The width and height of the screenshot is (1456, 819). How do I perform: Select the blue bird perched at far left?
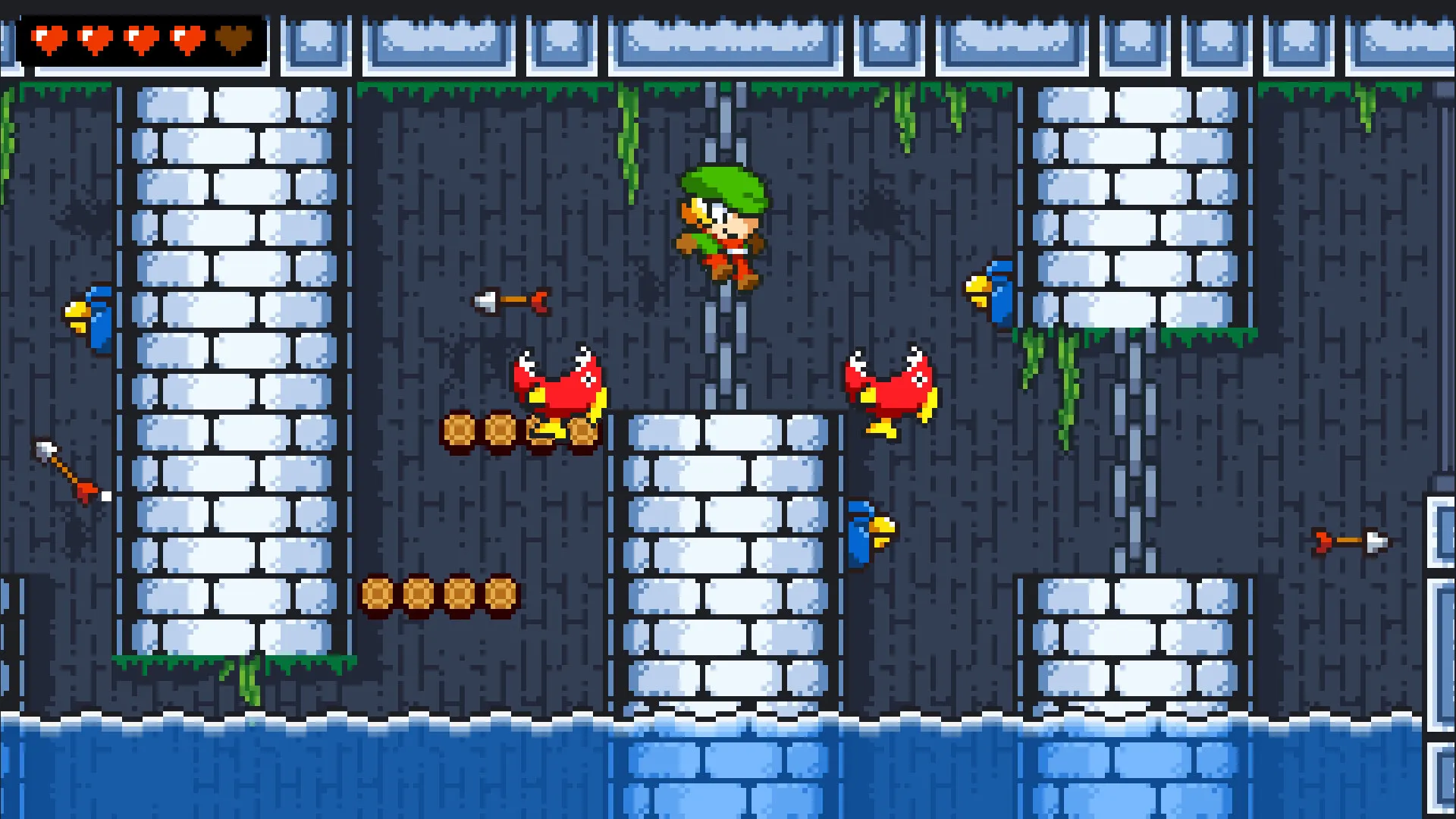click(91, 318)
